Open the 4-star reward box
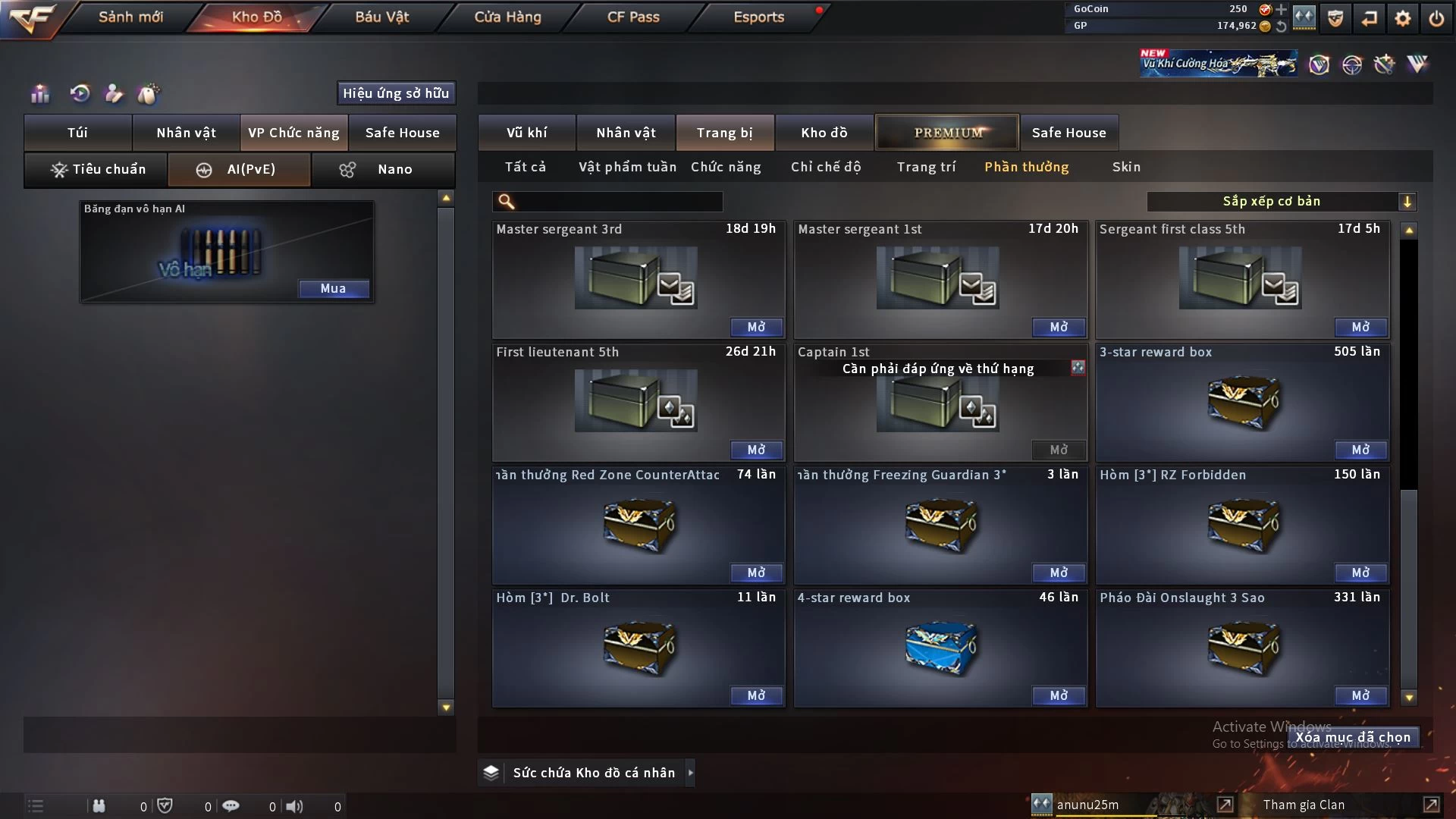The width and height of the screenshot is (1456, 819). [x=1058, y=695]
